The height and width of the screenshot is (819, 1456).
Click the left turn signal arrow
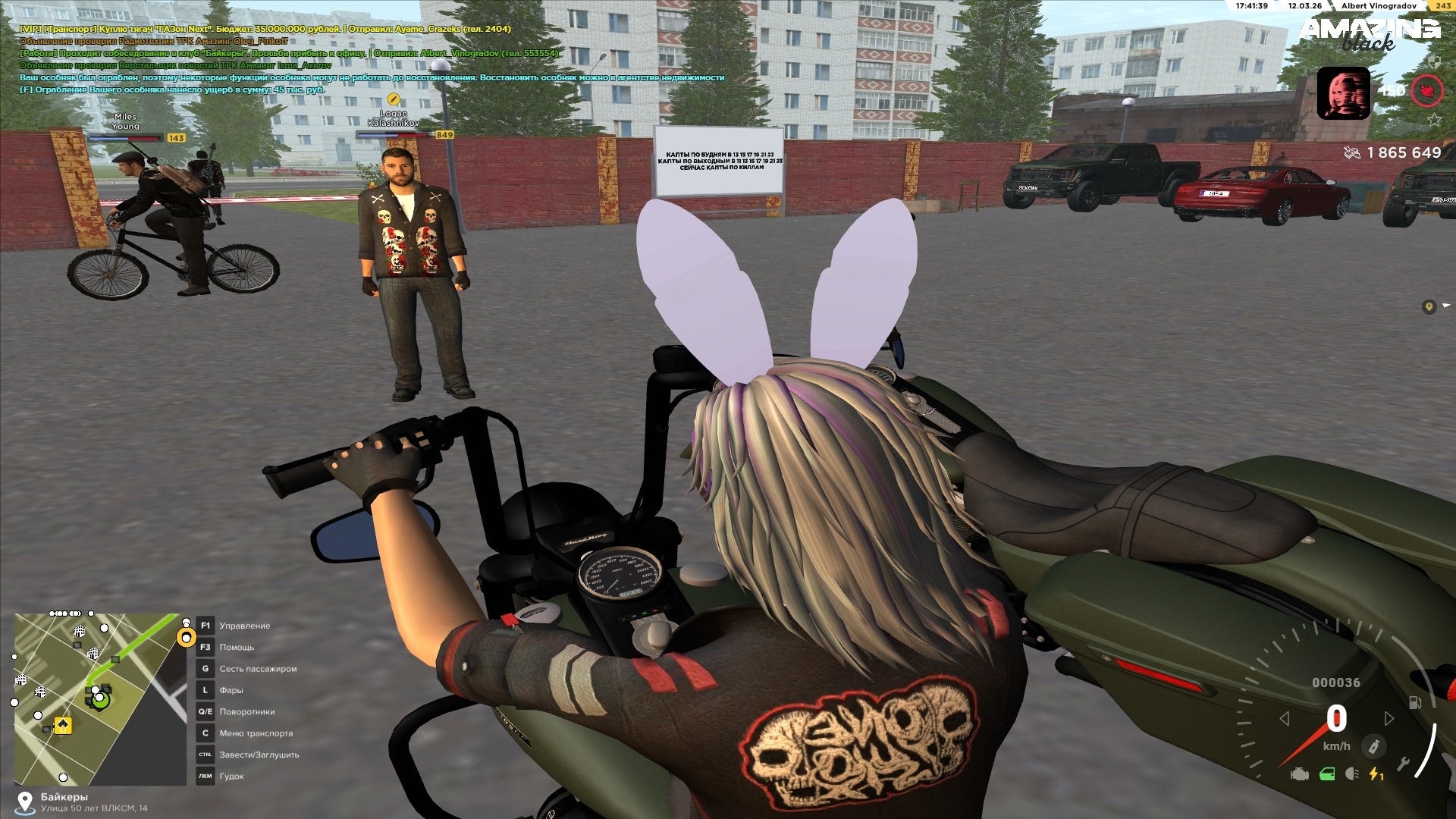tap(1285, 718)
